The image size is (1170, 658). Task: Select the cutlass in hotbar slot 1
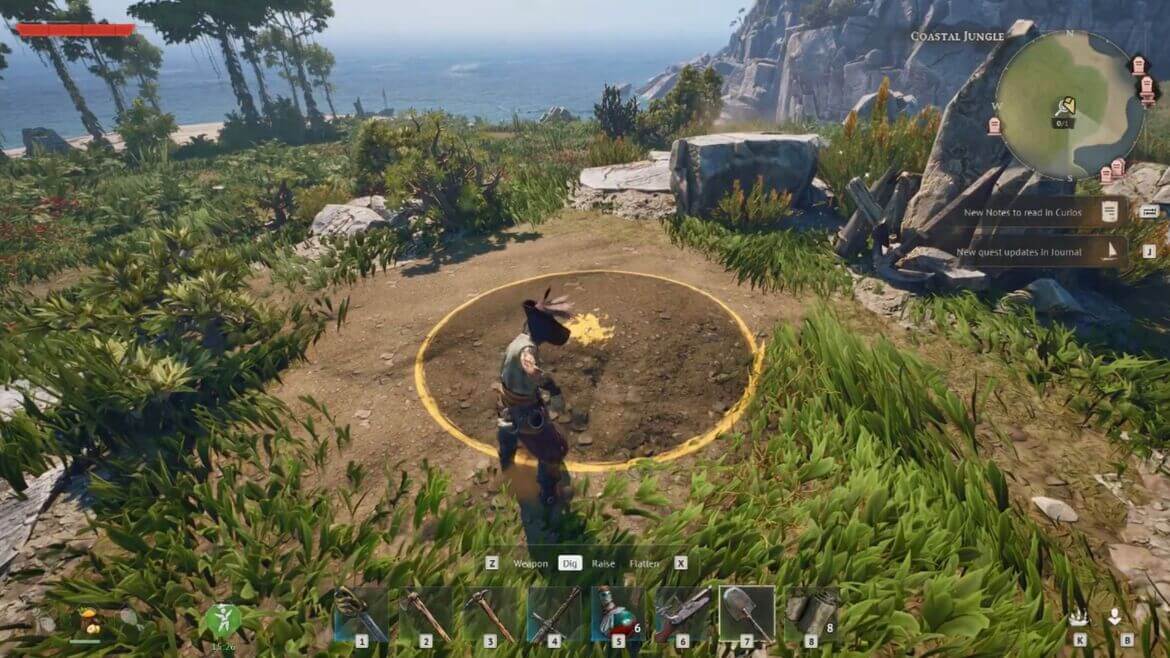pos(359,612)
